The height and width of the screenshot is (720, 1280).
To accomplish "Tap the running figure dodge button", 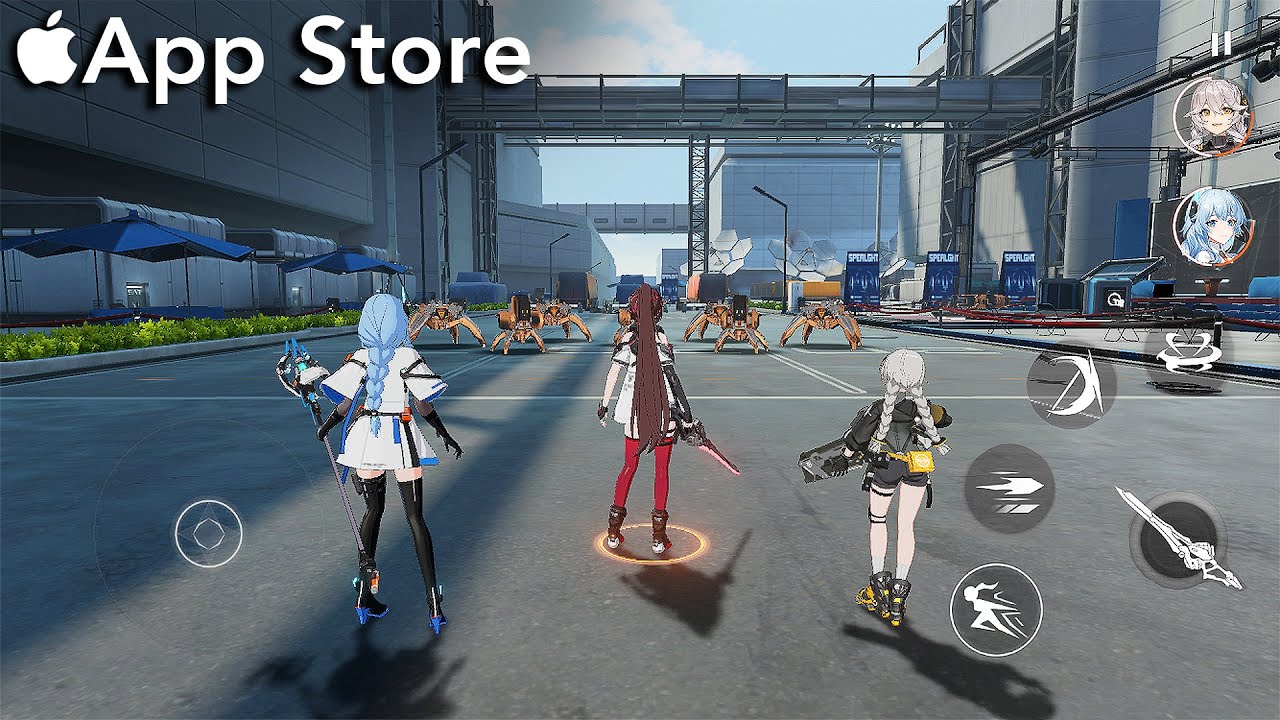I will pyautogui.click(x=995, y=609).
